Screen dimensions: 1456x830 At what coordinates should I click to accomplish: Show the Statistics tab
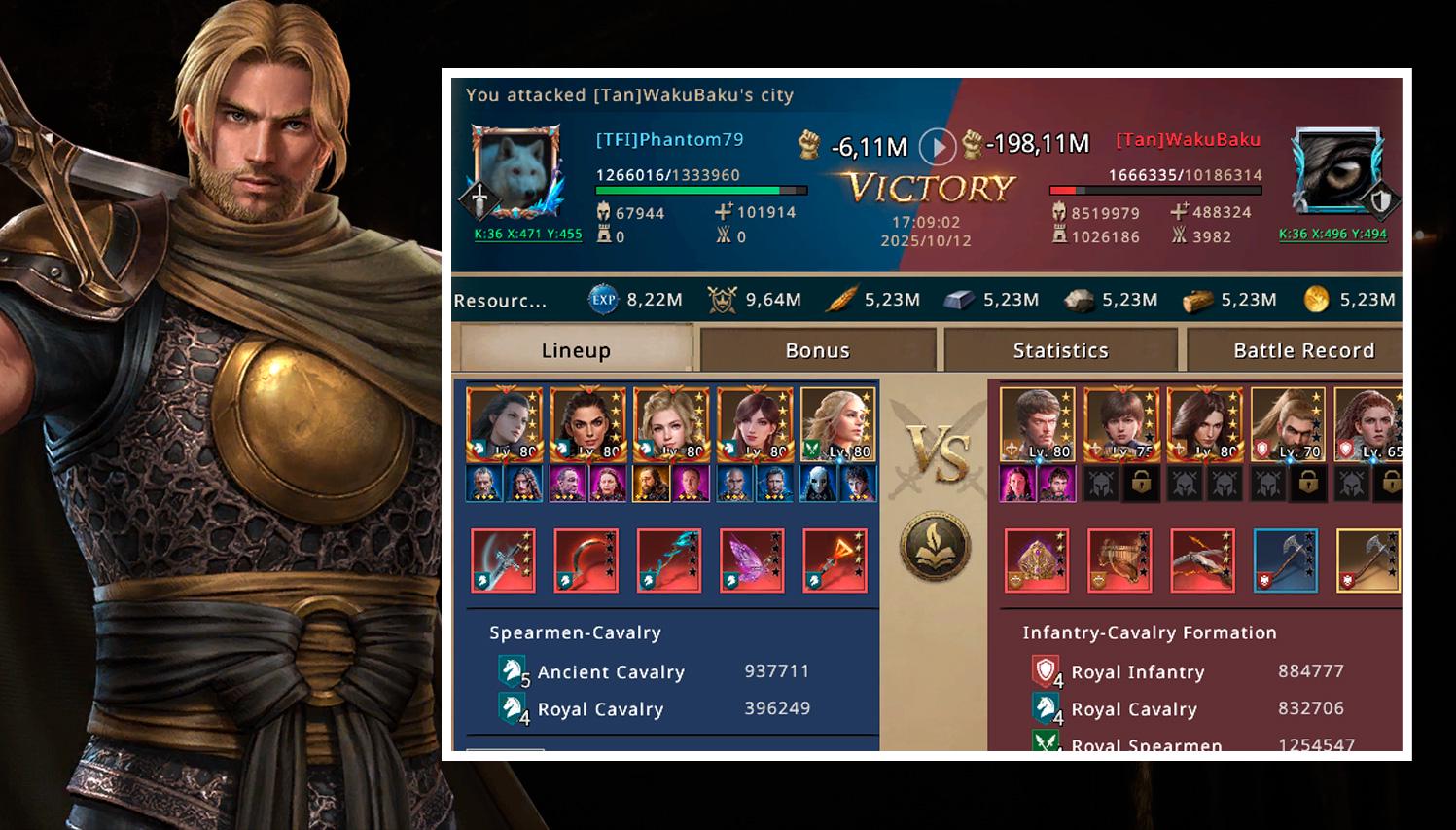(x=1060, y=349)
